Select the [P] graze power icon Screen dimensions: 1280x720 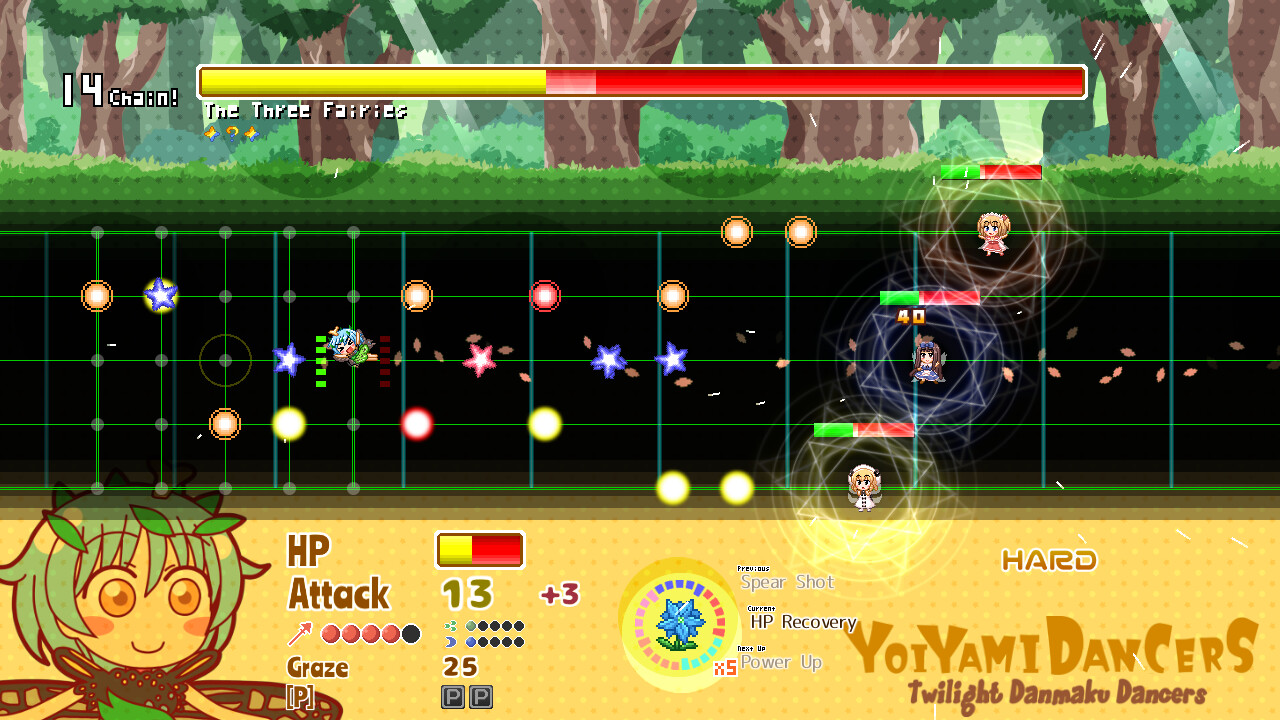click(299, 695)
